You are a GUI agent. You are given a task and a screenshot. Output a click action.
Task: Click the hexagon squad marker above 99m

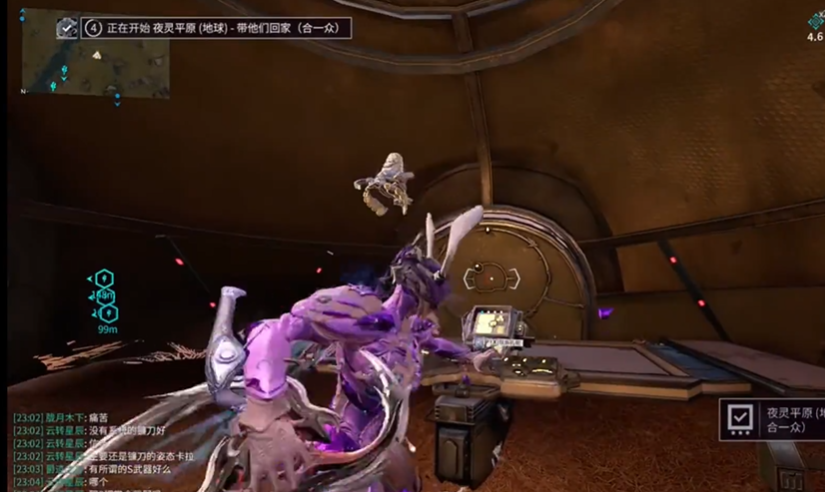pos(105,312)
